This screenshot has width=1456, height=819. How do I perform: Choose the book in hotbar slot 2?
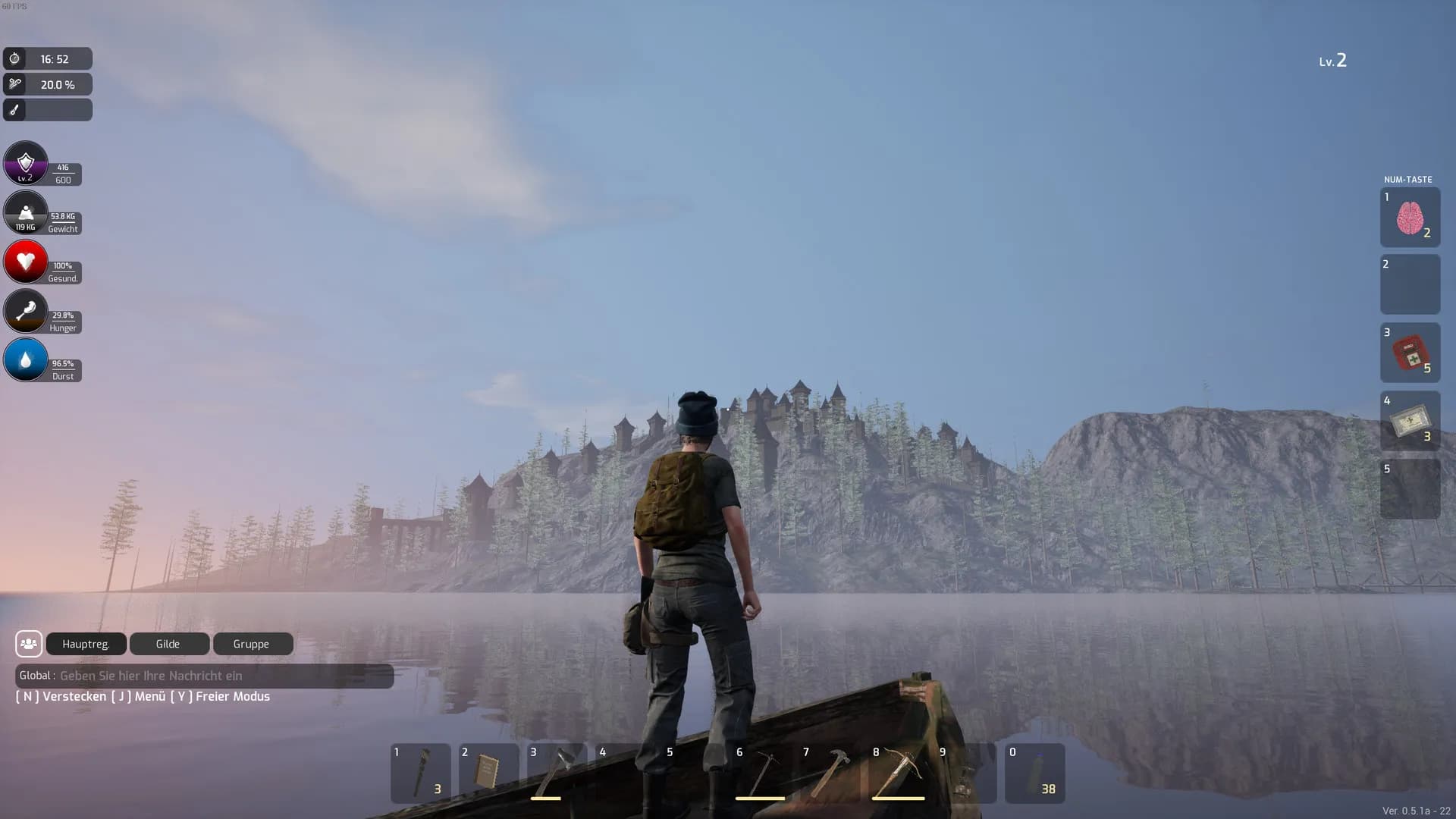[x=488, y=773]
